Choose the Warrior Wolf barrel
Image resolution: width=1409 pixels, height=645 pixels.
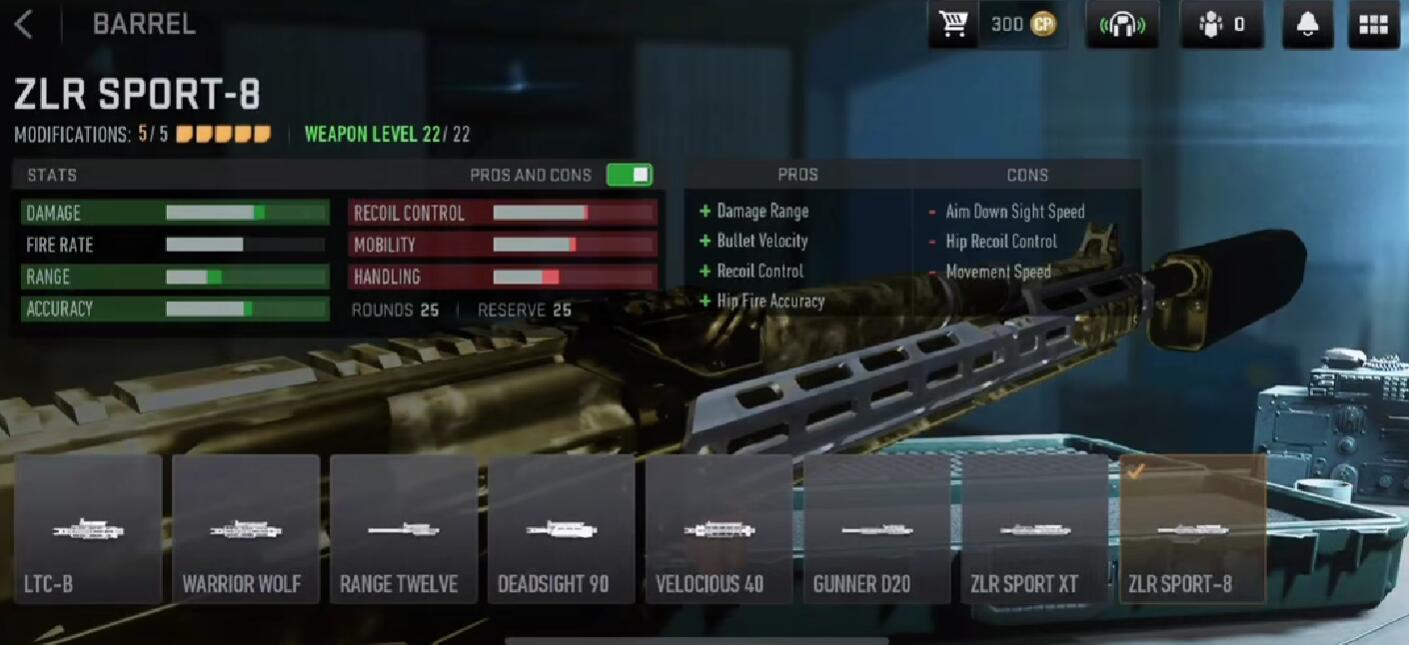pos(246,529)
